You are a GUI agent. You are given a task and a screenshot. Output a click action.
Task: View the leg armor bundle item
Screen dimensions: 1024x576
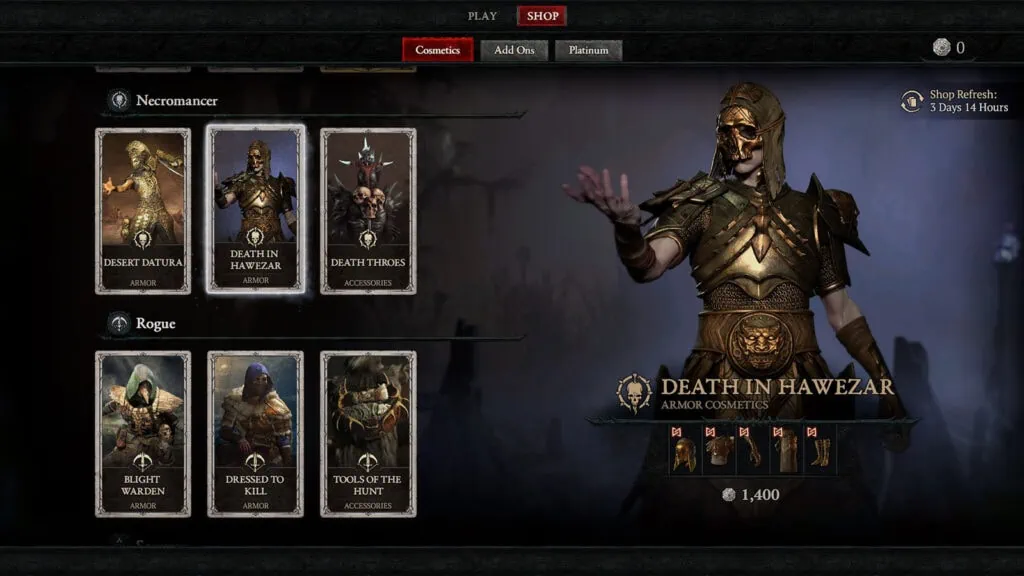[785, 450]
